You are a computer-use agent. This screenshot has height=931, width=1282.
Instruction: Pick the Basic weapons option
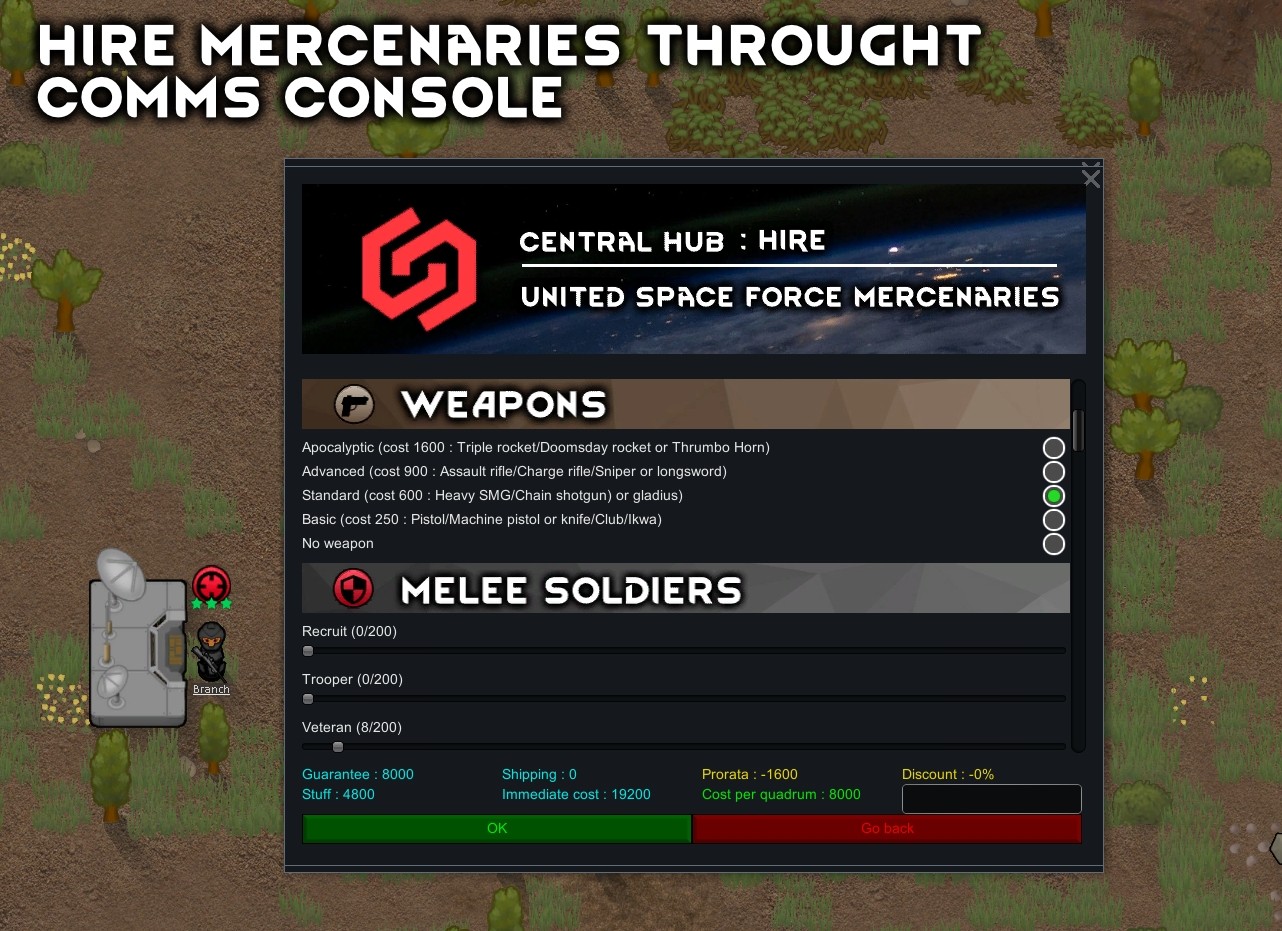tap(1053, 520)
